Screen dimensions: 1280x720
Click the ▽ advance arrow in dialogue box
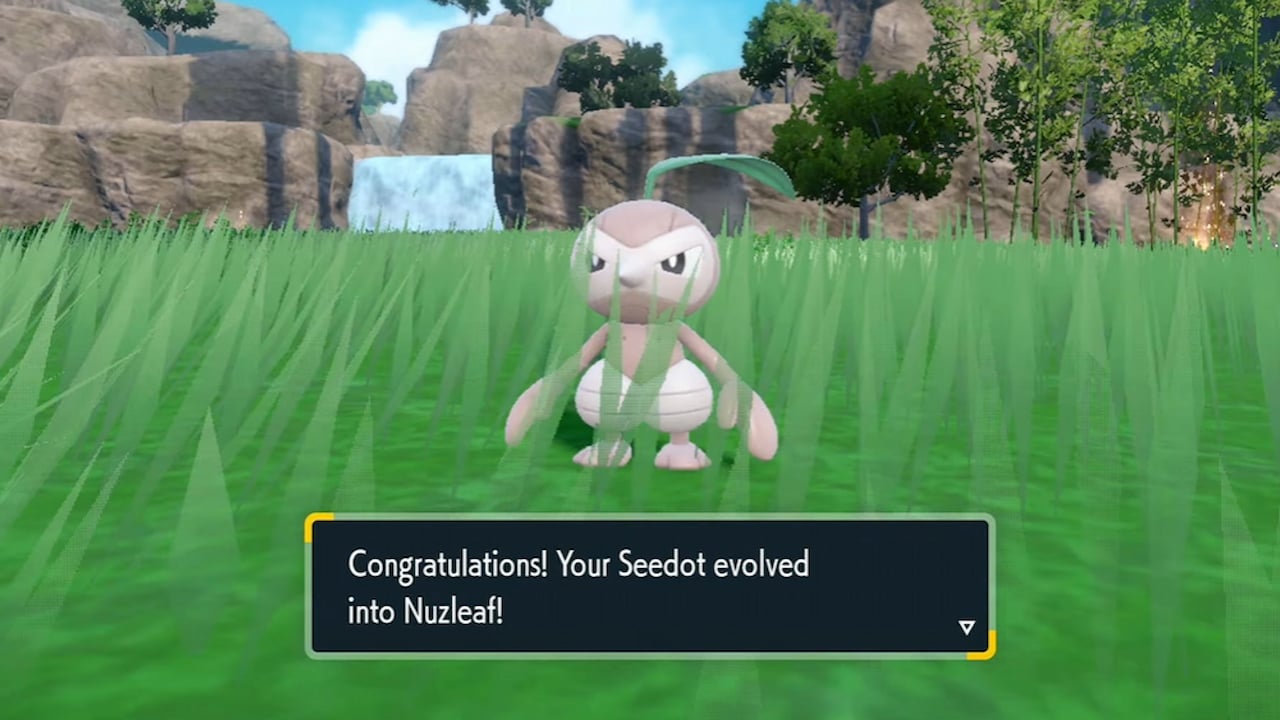[x=966, y=627]
